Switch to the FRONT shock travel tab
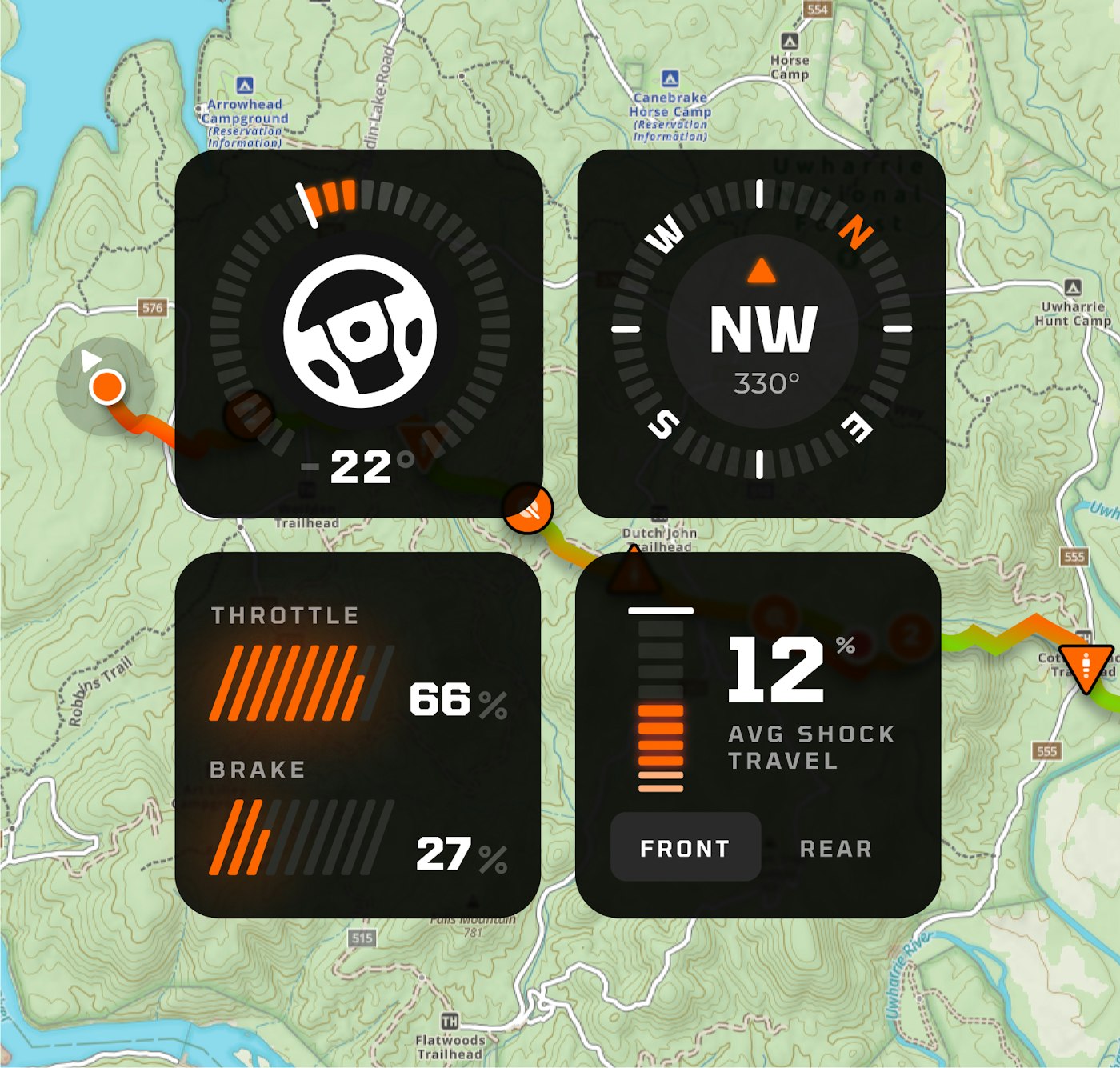The width and height of the screenshot is (1120, 1068). click(685, 848)
